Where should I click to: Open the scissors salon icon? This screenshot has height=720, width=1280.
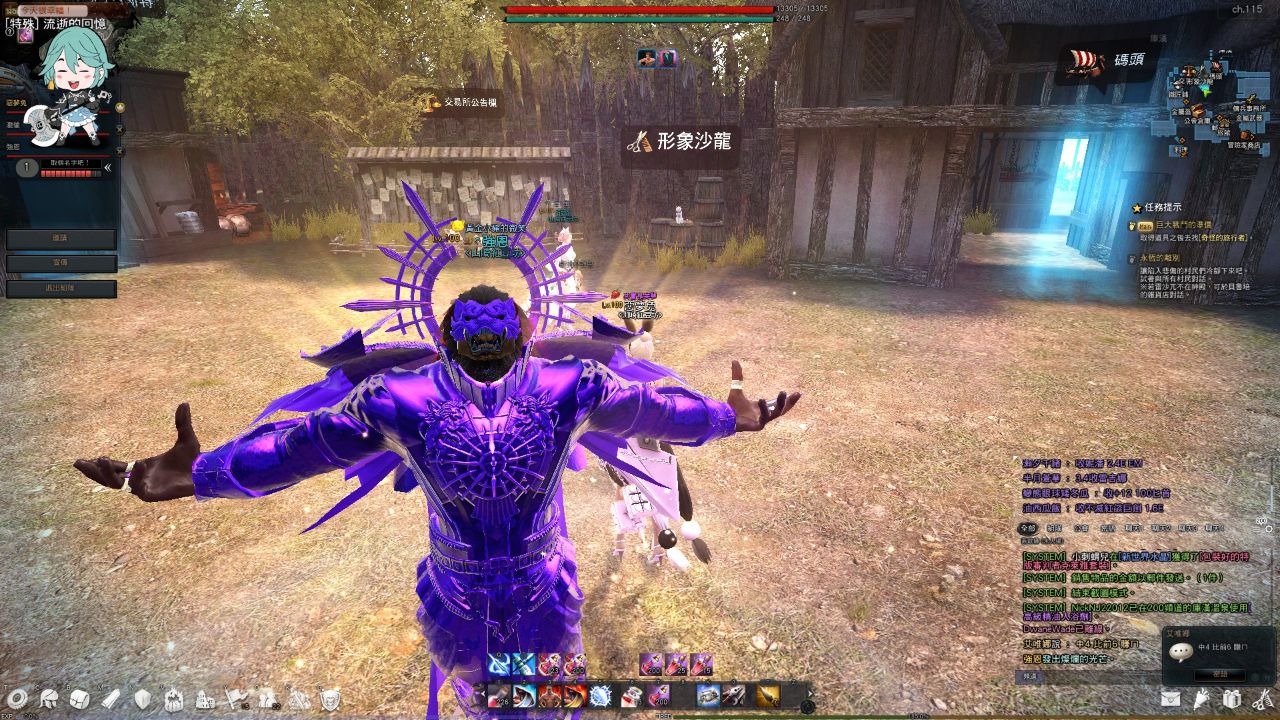click(x=1262, y=698)
